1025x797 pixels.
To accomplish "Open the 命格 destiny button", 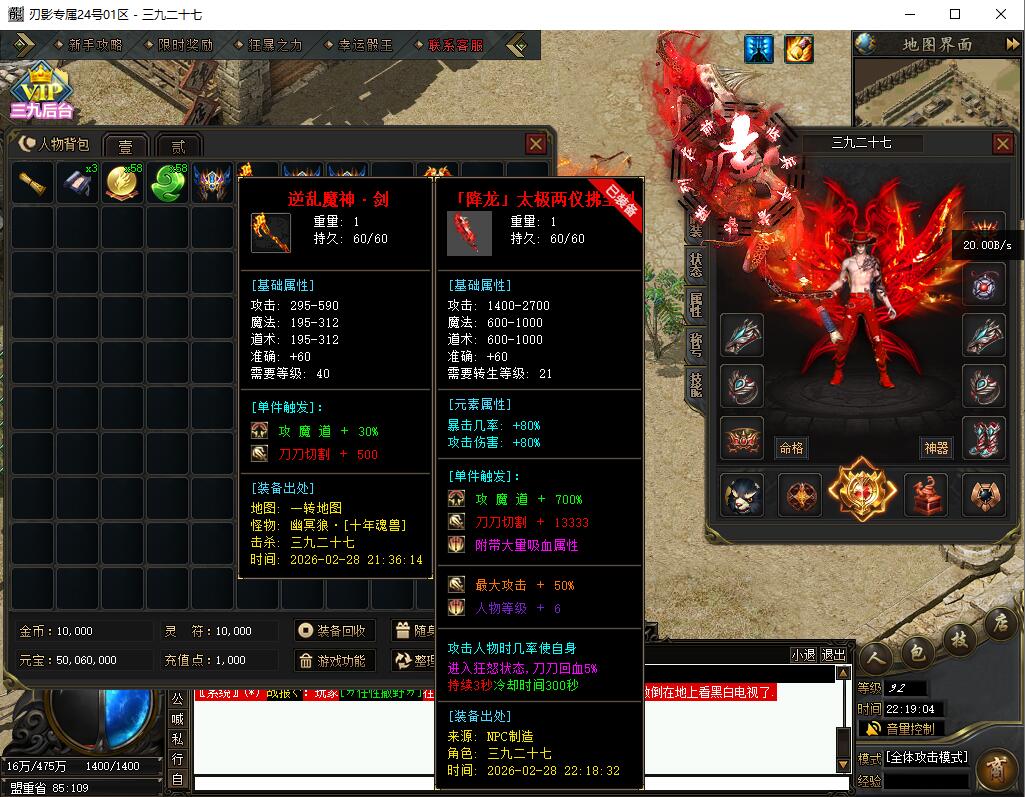I will point(791,448).
